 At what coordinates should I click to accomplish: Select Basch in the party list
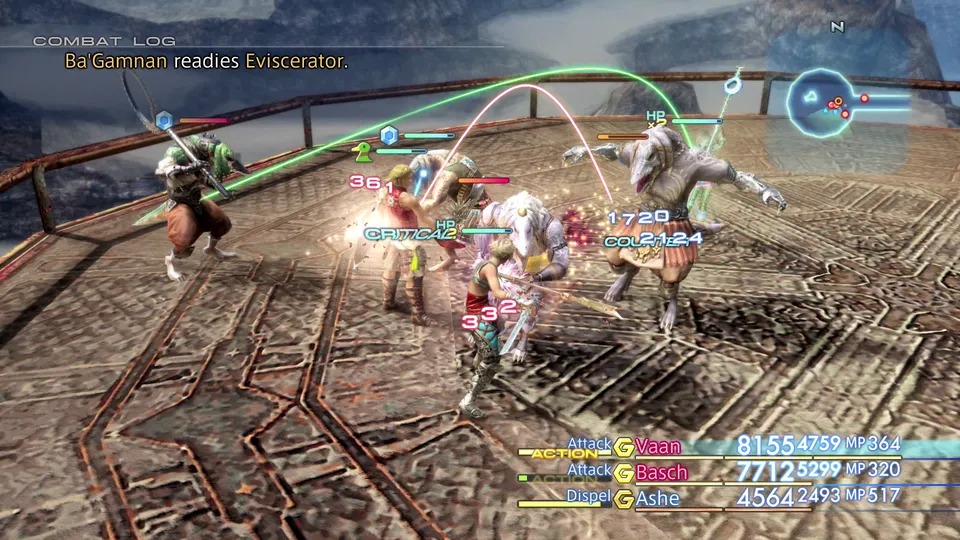(x=660, y=472)
